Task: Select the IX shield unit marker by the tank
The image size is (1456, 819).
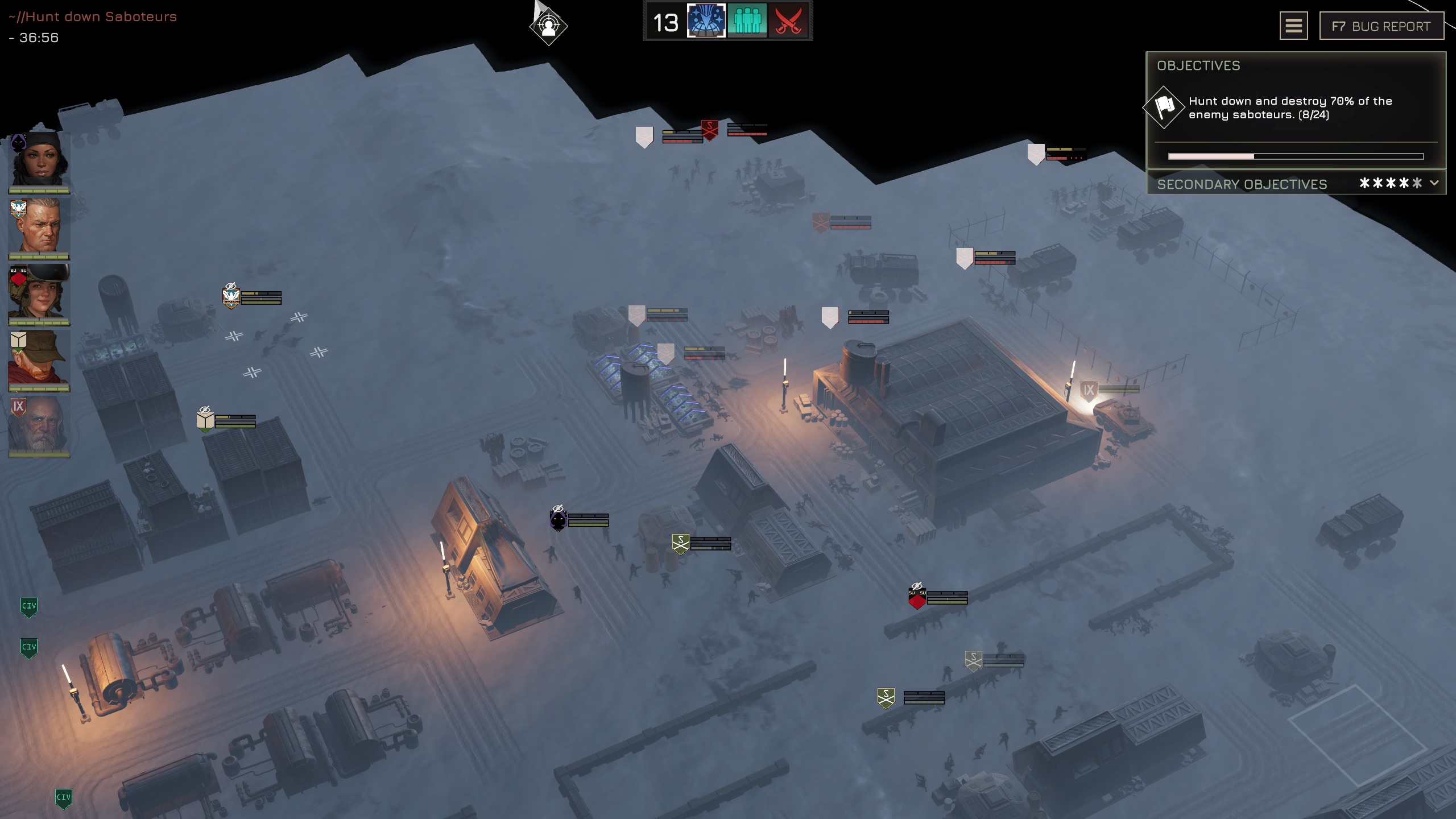Action: pos(1088,391)
